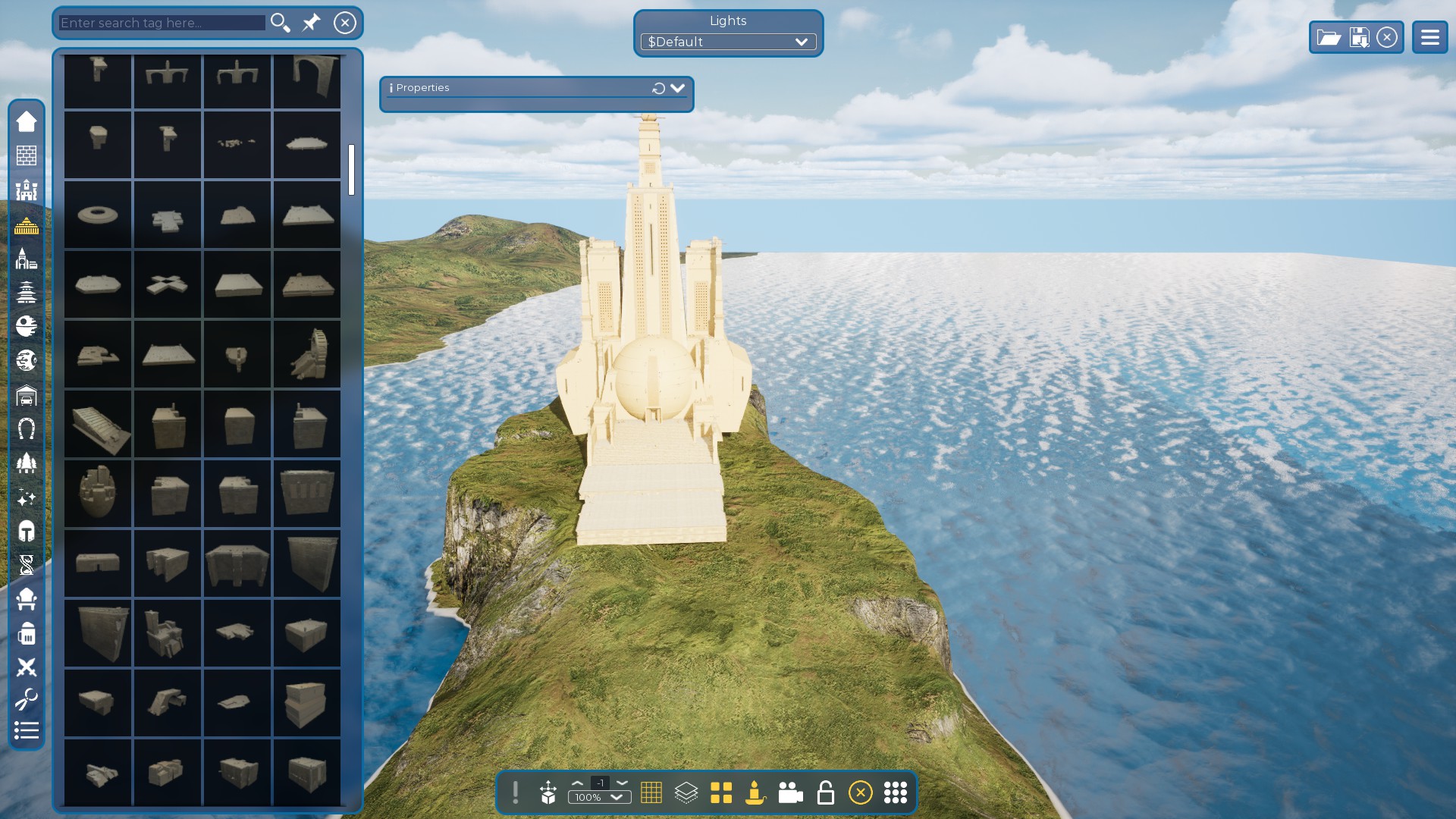
Task: Select the crossed swords category
Action: click(27, 667)
